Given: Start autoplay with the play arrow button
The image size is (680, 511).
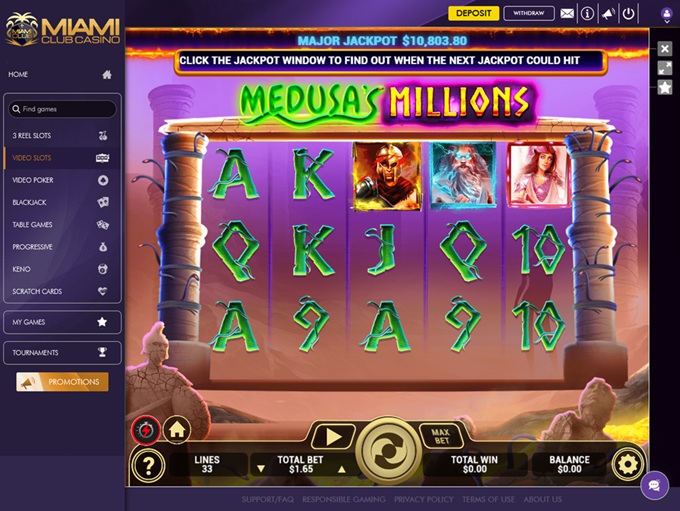Looking at the screenshot, I should (333, 436).
